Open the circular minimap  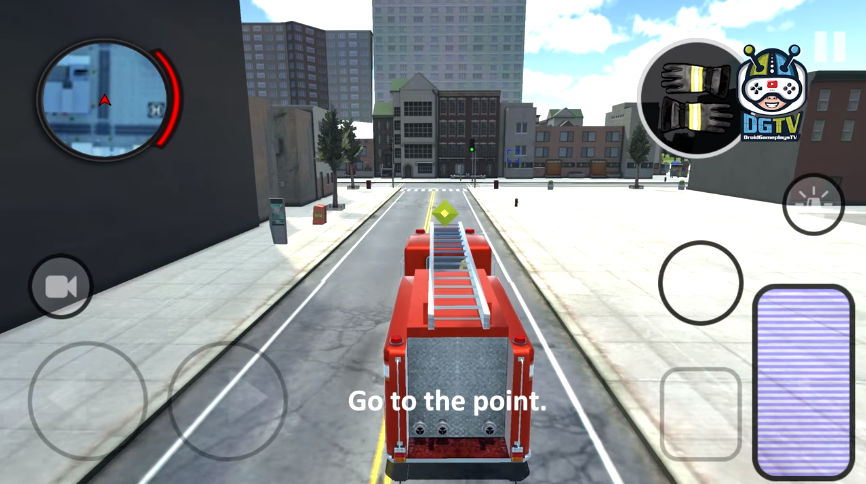104,98
